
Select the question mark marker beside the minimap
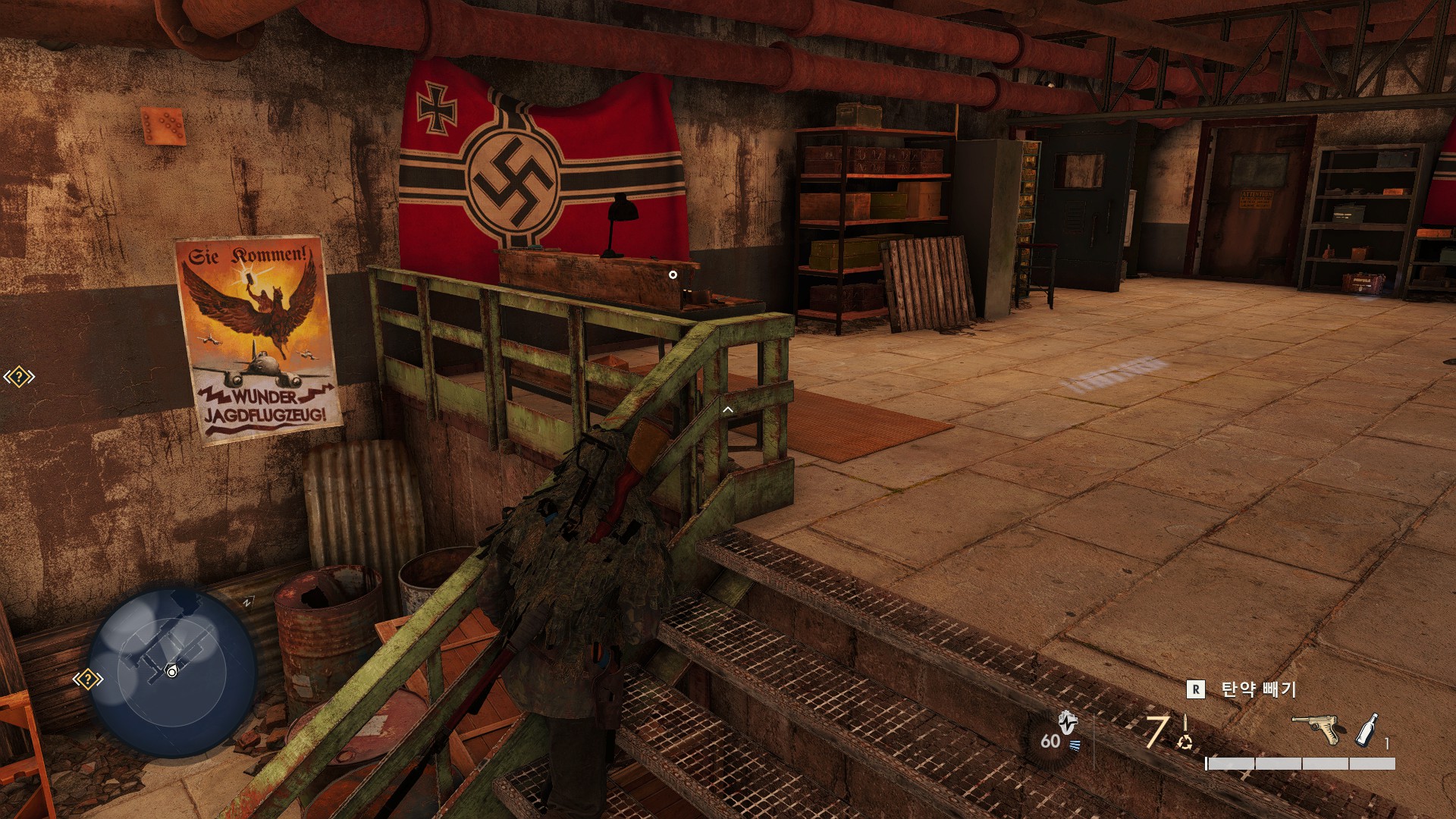pos(88,679)
